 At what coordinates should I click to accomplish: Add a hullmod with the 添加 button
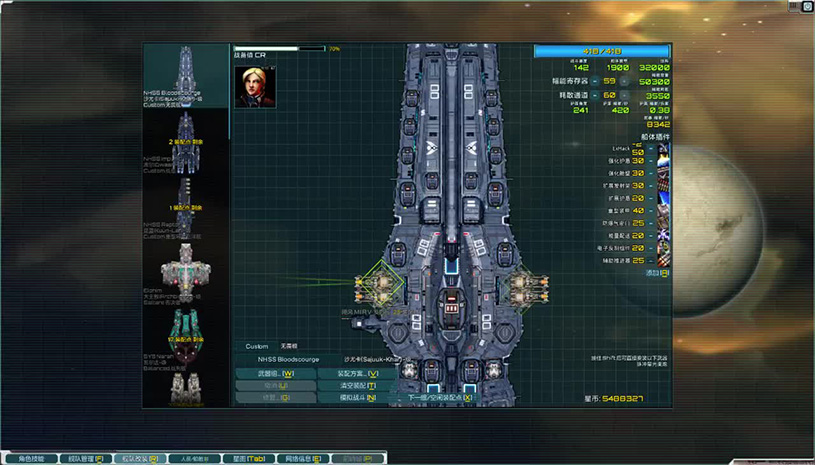pyautogui.click(x=656, y=273)
